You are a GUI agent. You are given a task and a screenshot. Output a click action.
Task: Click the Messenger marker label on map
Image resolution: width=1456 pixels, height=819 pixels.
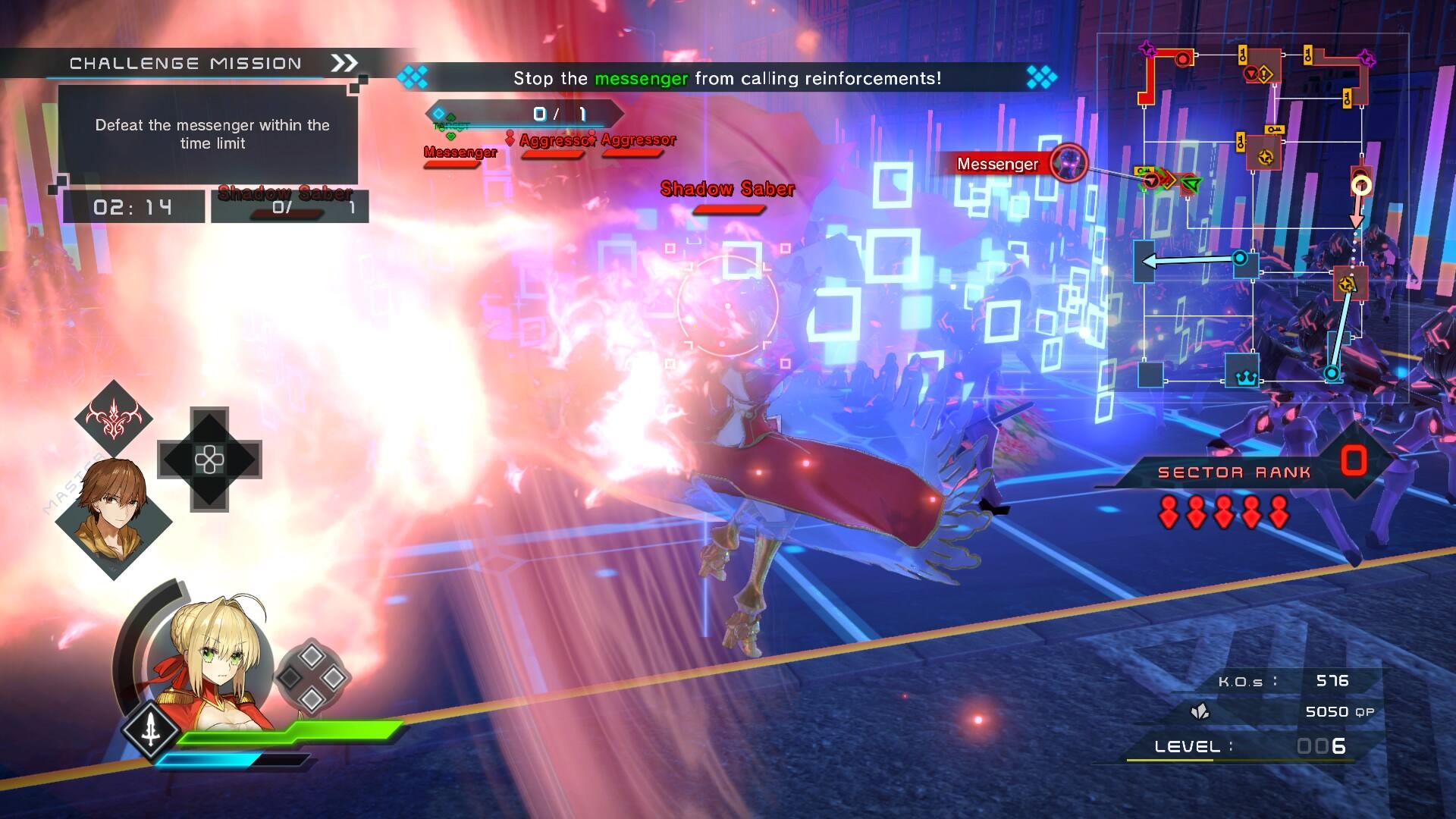(x=997, y=164)
